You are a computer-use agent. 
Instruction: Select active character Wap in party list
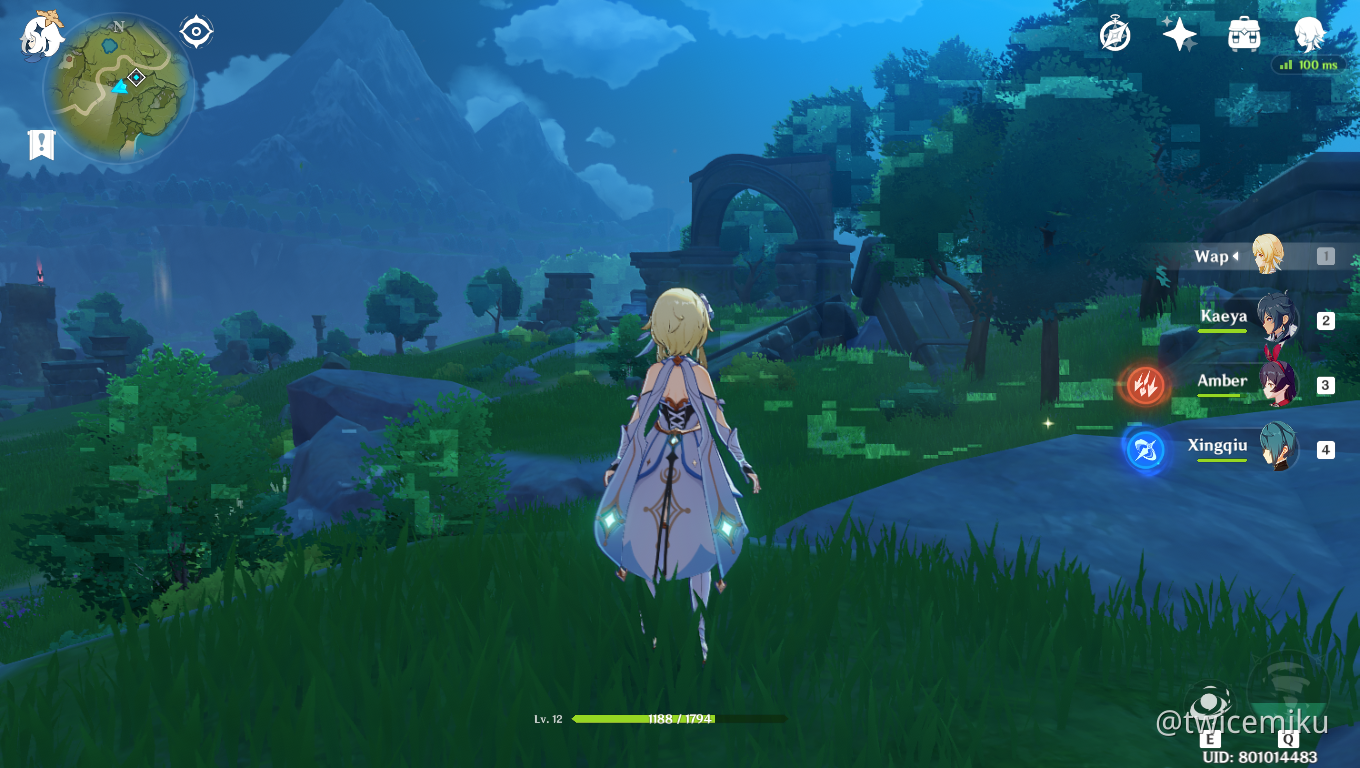(1266, 257)
